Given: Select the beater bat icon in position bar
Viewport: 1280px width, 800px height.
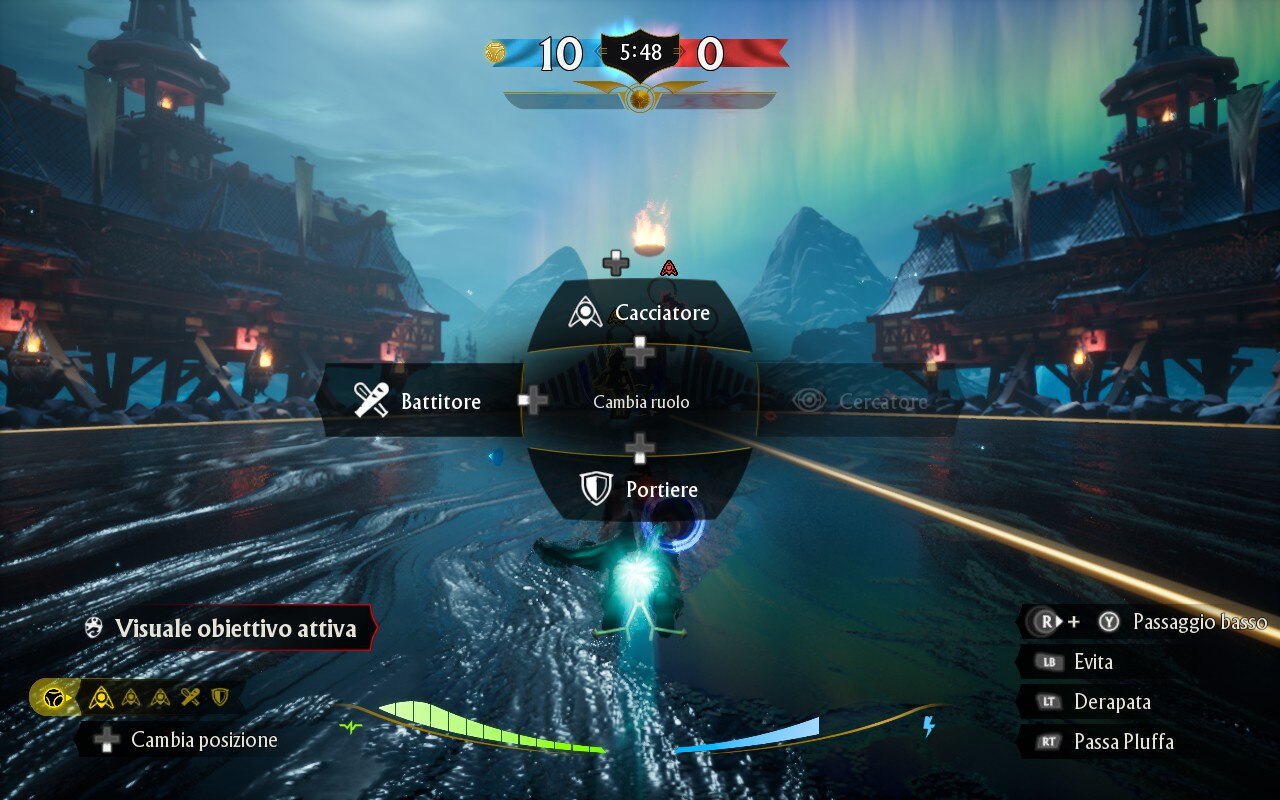Looking at the screenshot, I should (x=190, y=697).
